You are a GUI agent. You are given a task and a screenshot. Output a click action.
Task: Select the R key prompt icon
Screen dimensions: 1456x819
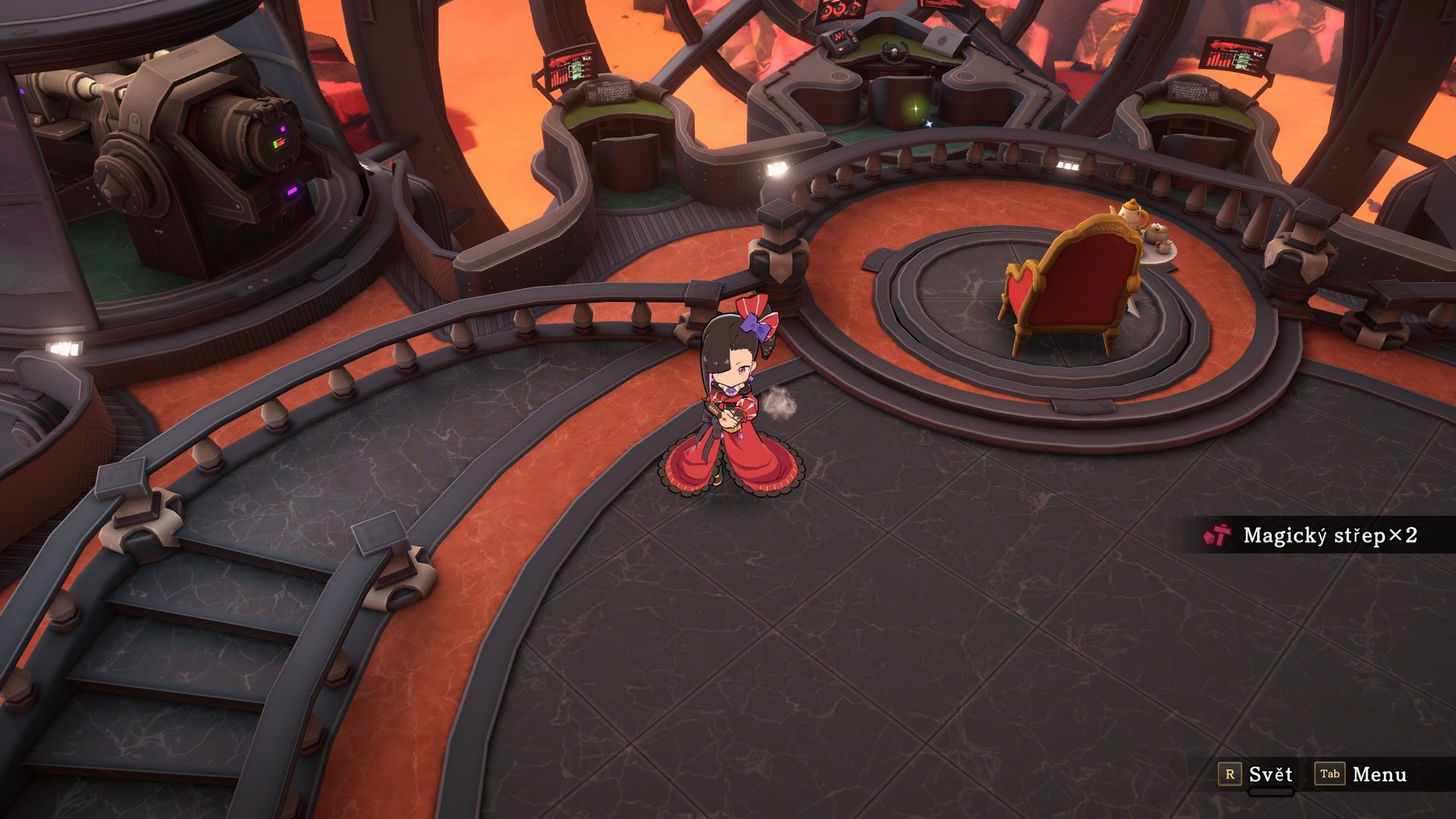(1232, 775)
